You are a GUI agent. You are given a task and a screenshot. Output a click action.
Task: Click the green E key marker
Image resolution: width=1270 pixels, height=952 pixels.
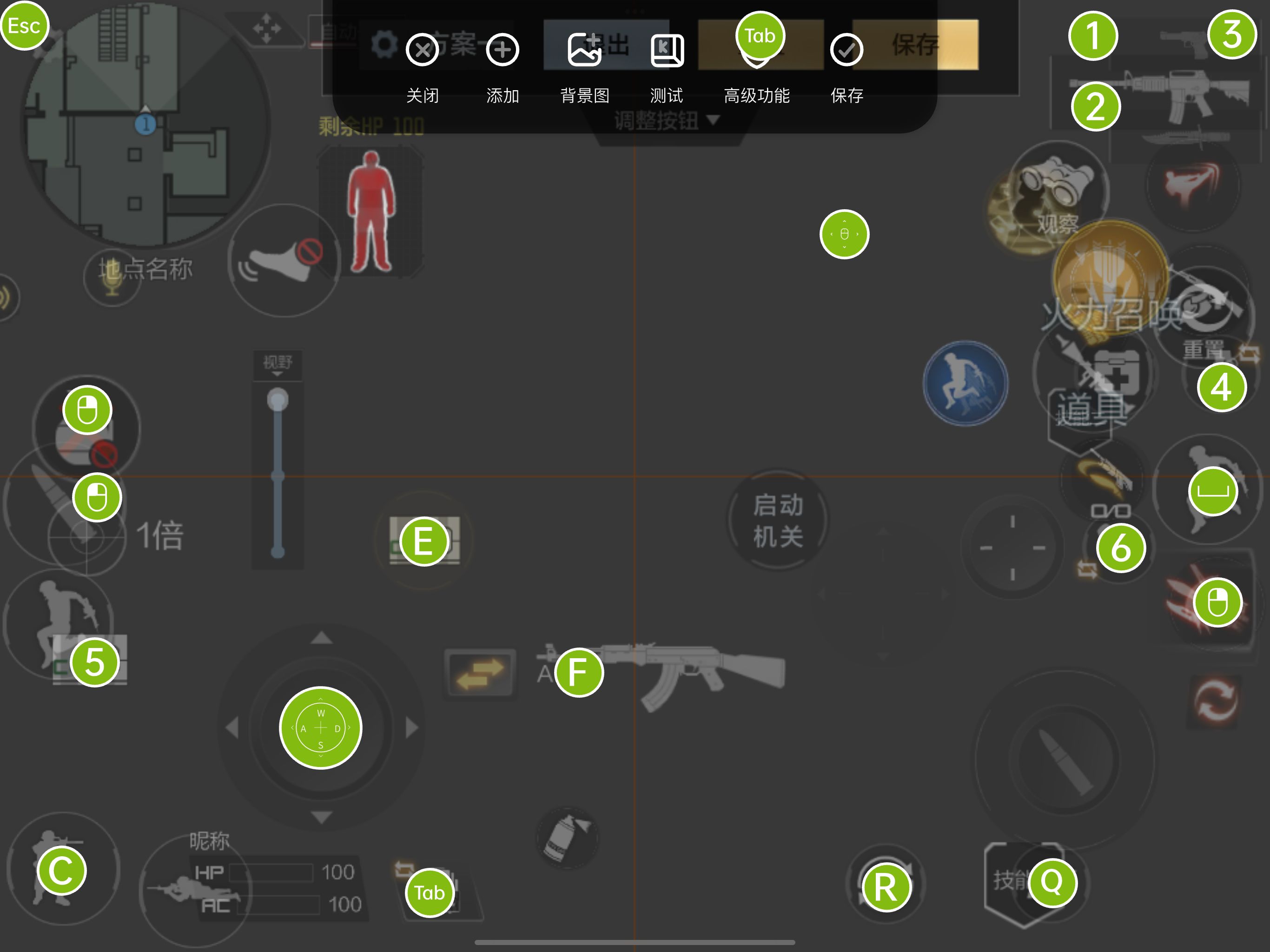[423, 542]
